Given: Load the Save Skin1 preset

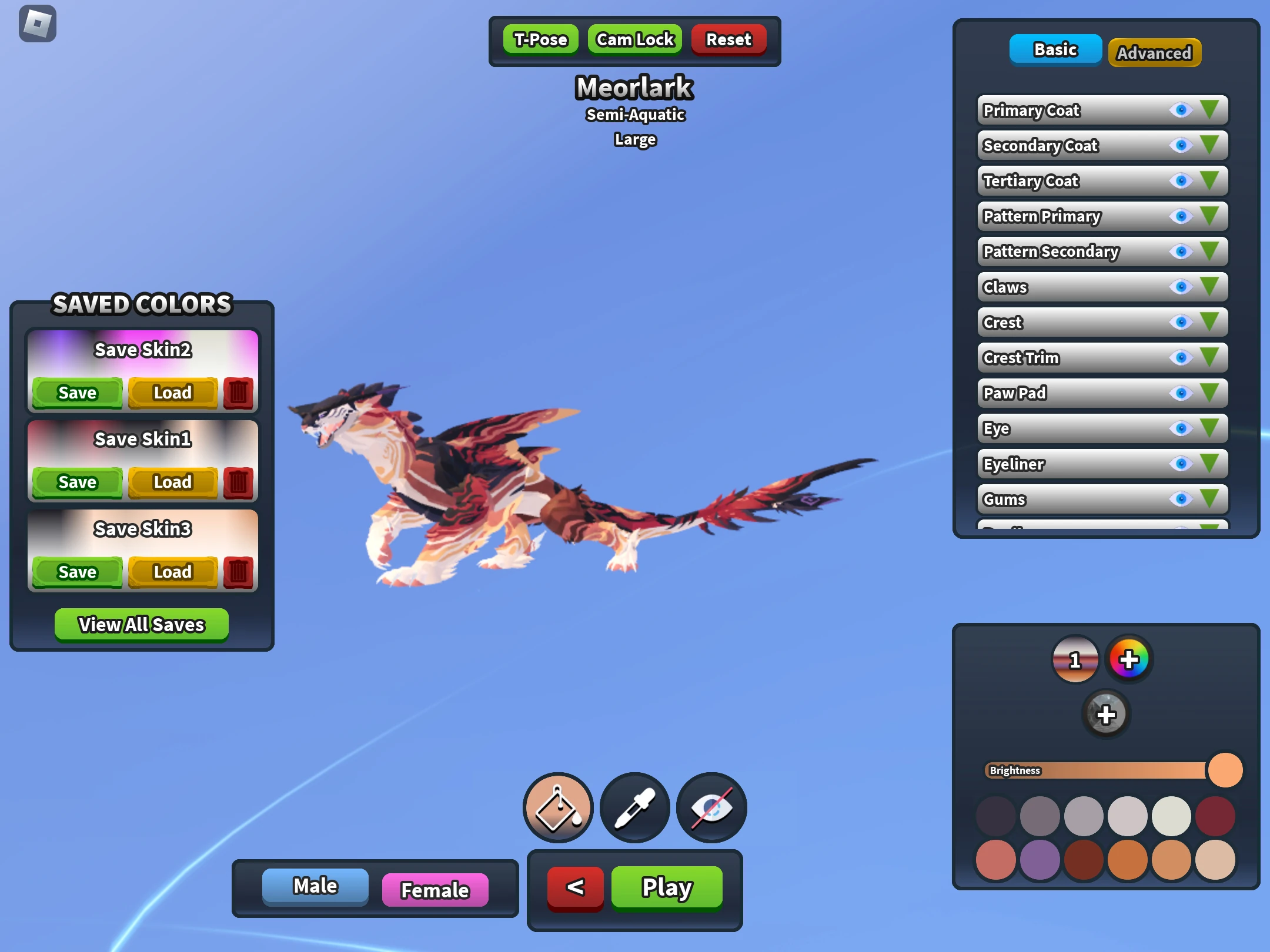Looking at the screenshot, I should (172, 482).
